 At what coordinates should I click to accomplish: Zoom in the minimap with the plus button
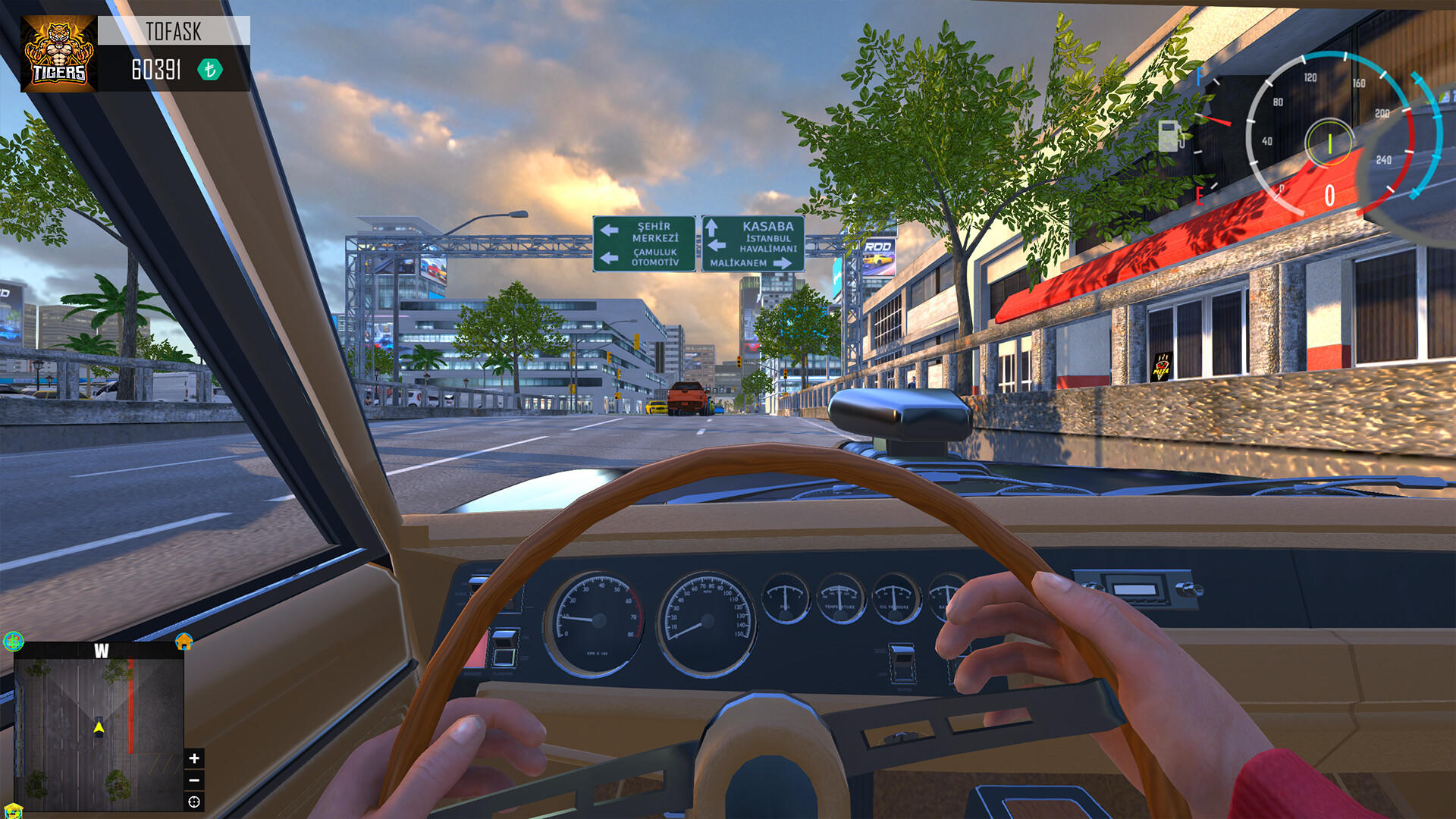pyautogui.click(x=194, y=758)
